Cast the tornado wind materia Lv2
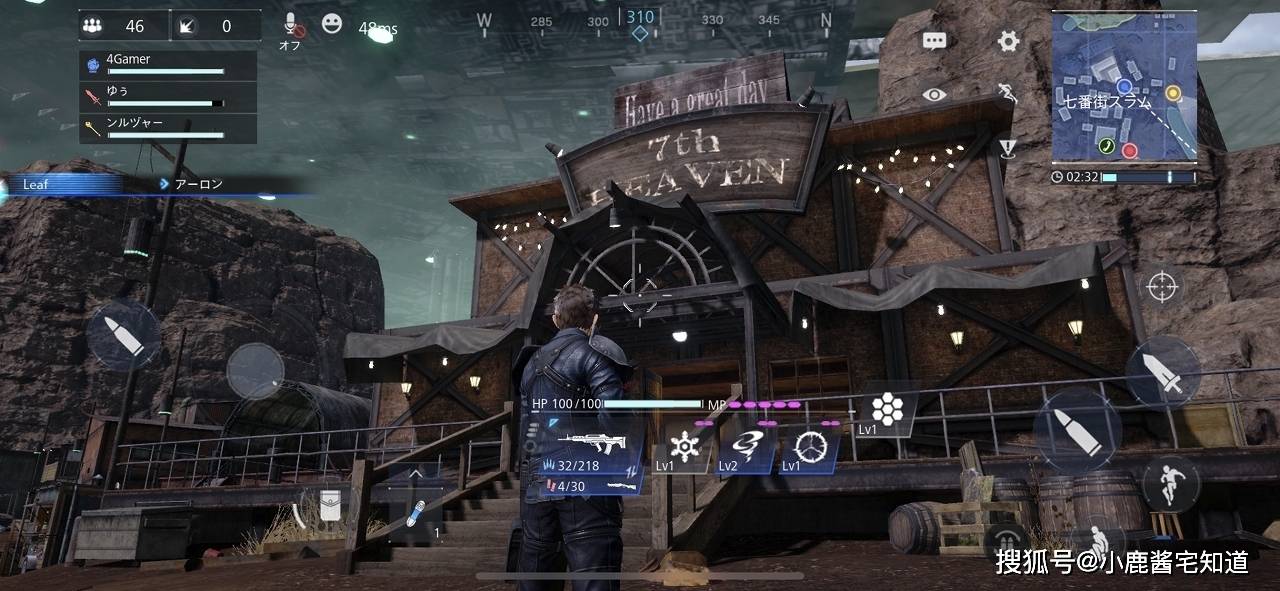 (747, 445)
